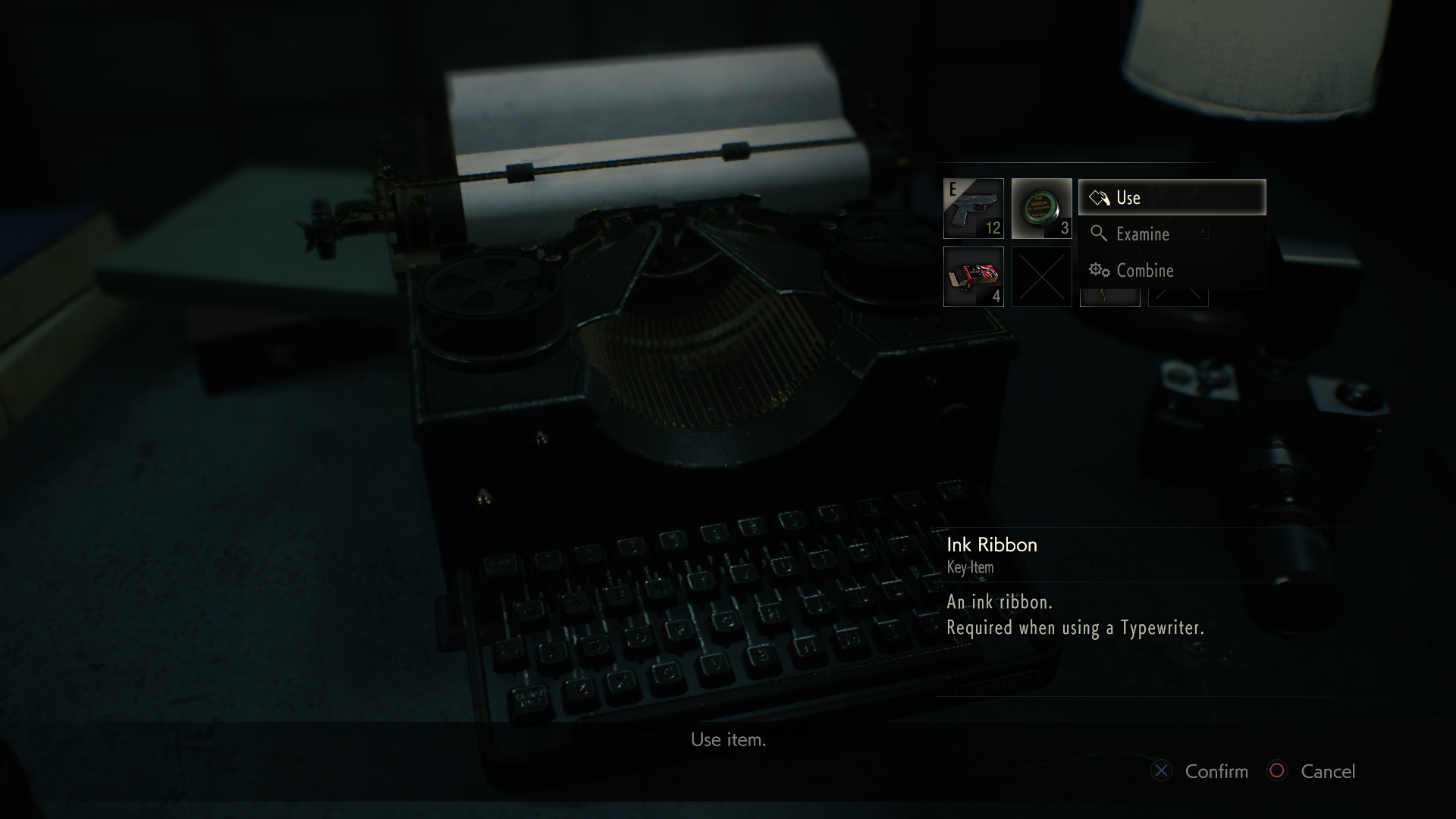Select the handgun ammo box slot

[973, 277]
